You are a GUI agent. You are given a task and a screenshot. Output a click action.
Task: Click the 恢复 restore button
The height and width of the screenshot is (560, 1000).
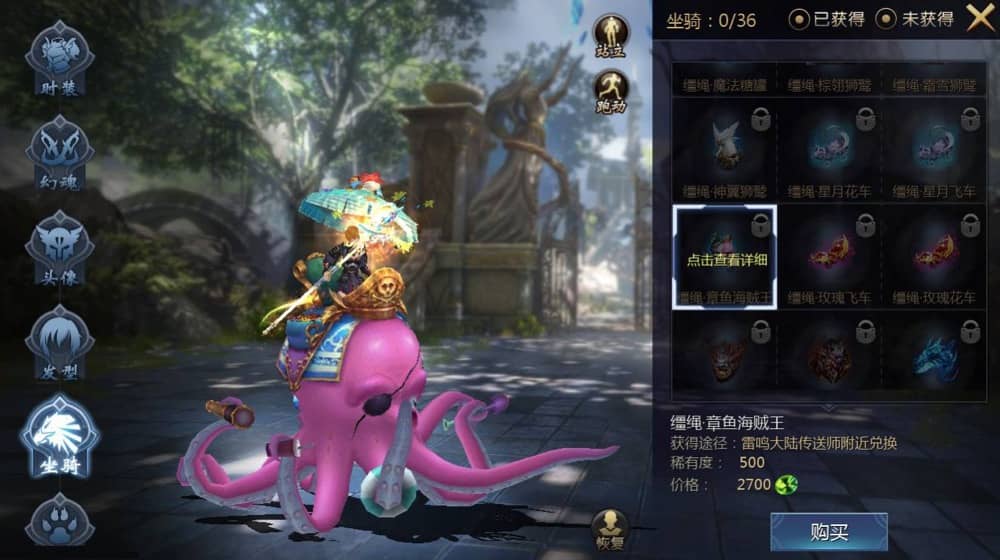609,528
